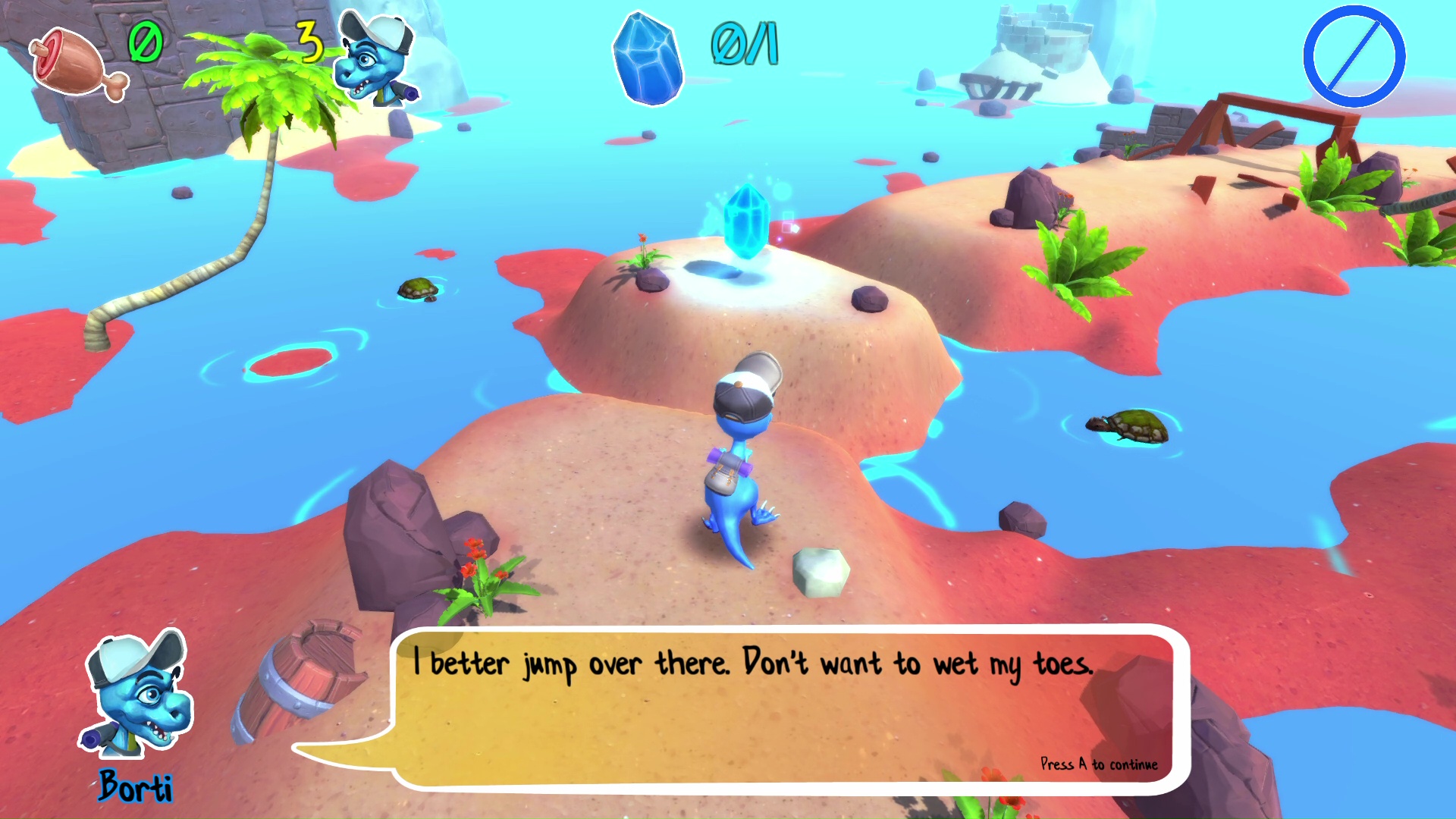1456x819 pixels.
Task: Click the Borti speaker portrait
Action: 138,695
